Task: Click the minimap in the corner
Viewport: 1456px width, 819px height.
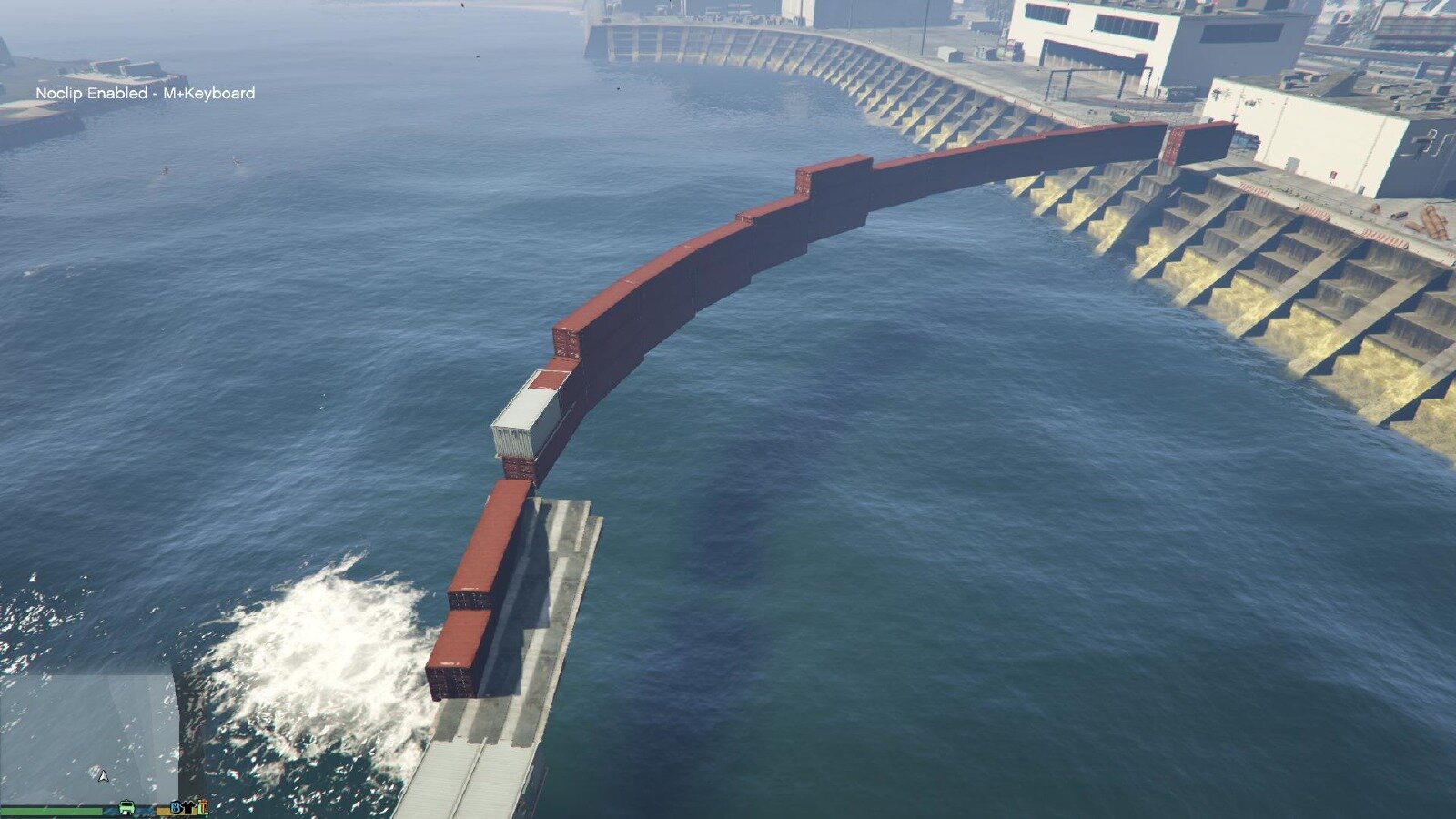Action: [x=89, y=737]
